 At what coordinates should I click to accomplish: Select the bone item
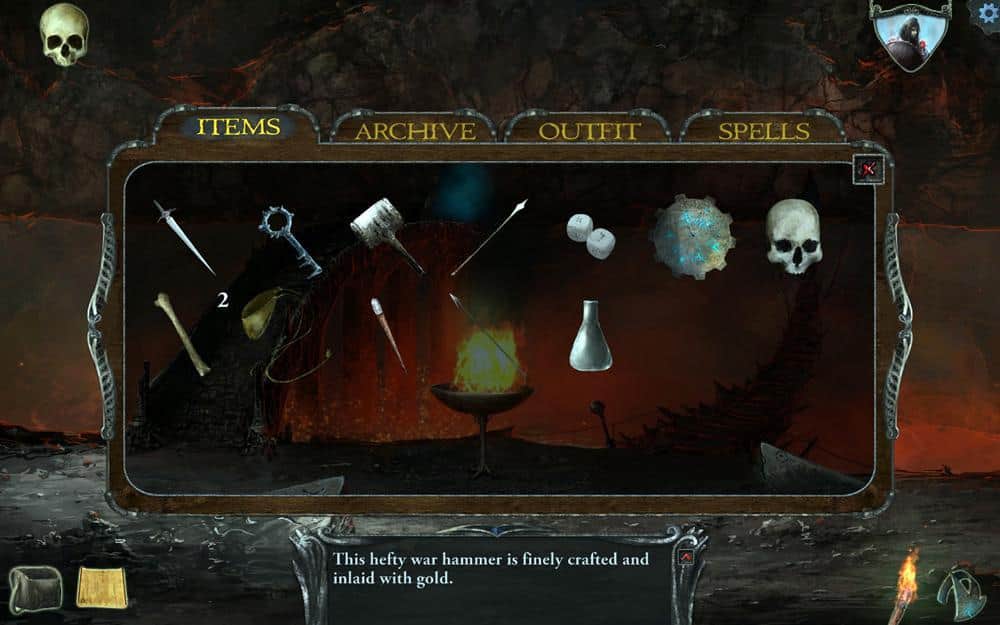click(x=182, y=333)
